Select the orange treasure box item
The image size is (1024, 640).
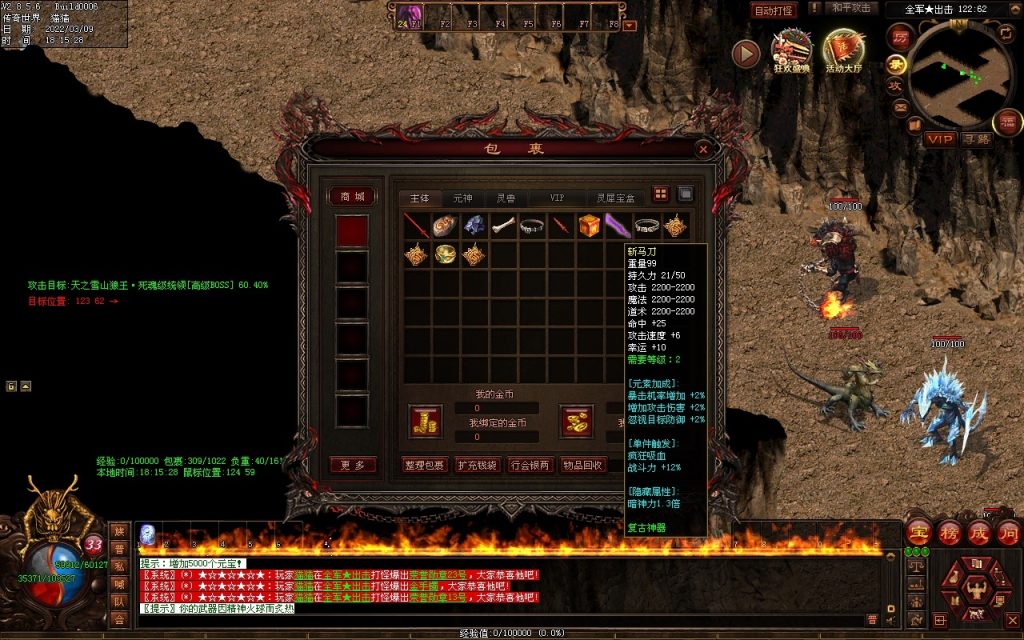(x=590, y=226)
